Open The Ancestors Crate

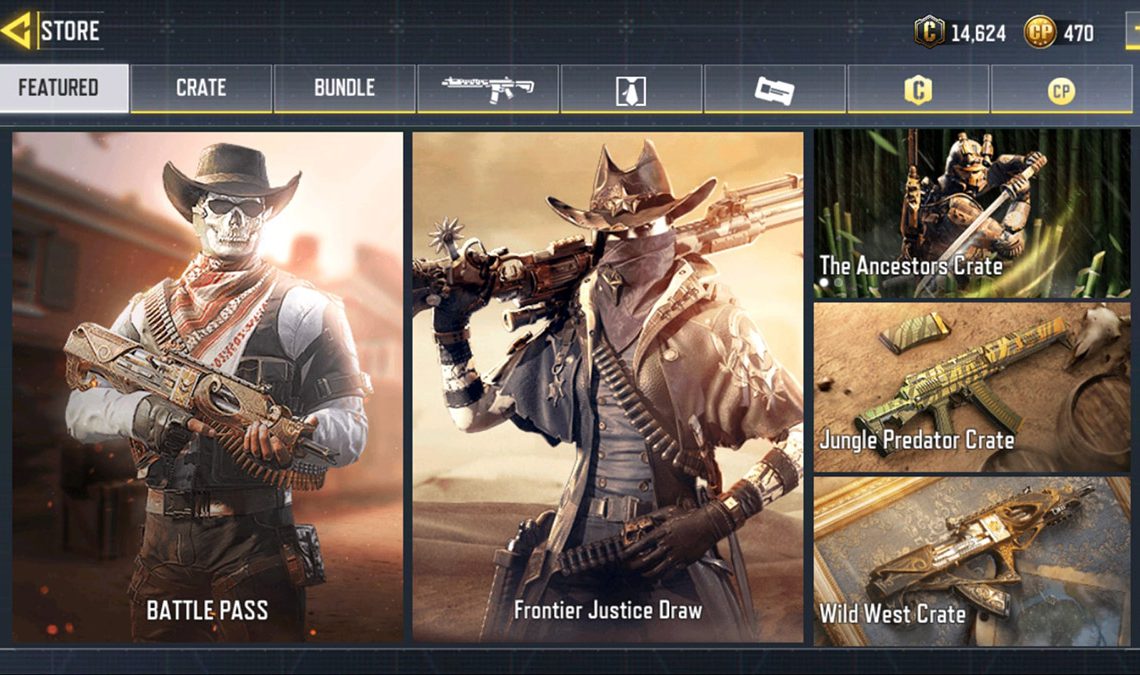click(x=971, y=214)
